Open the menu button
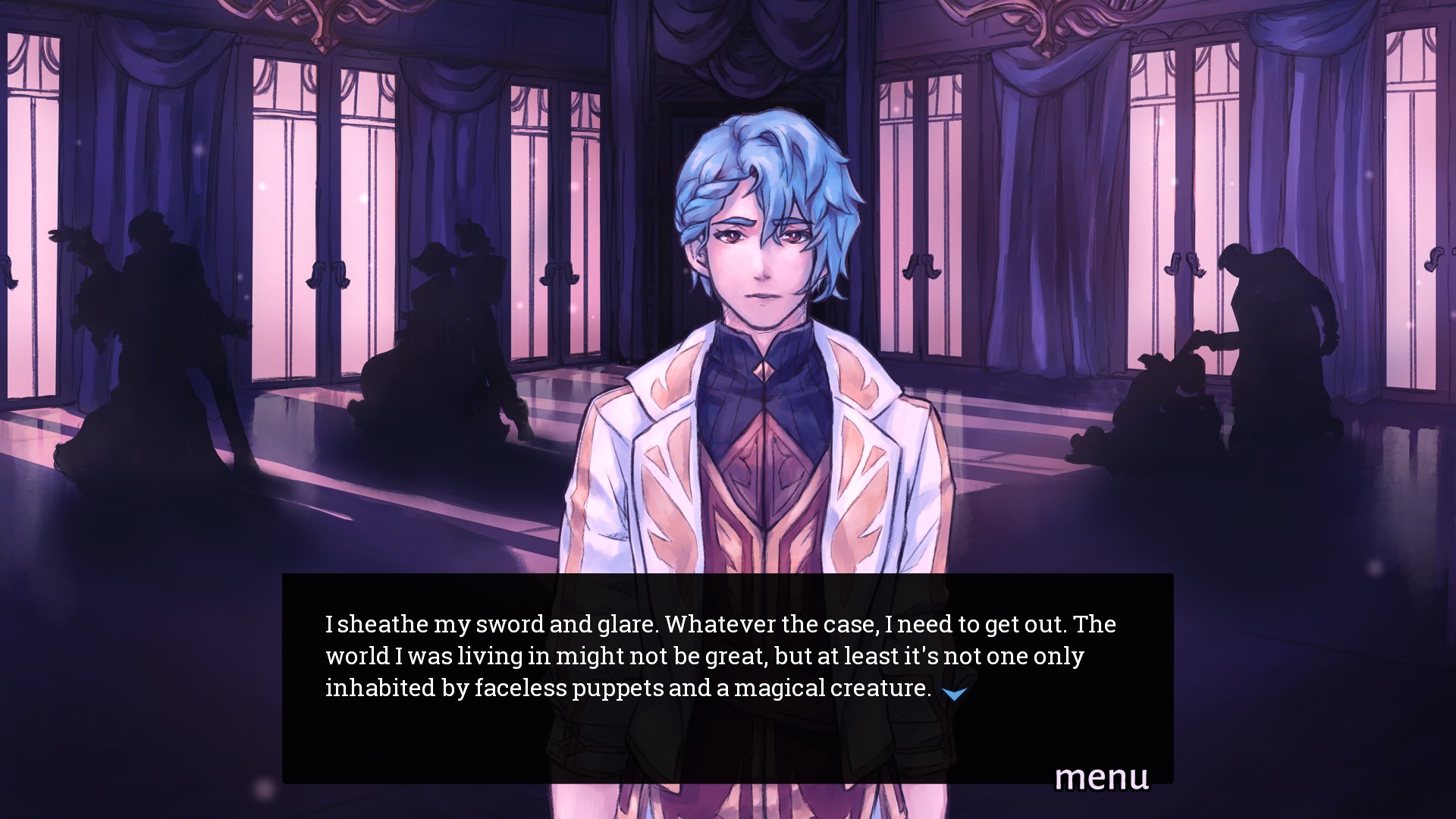The width and height of the screenshot is (1456, 819). click(x=1101, y=777)
